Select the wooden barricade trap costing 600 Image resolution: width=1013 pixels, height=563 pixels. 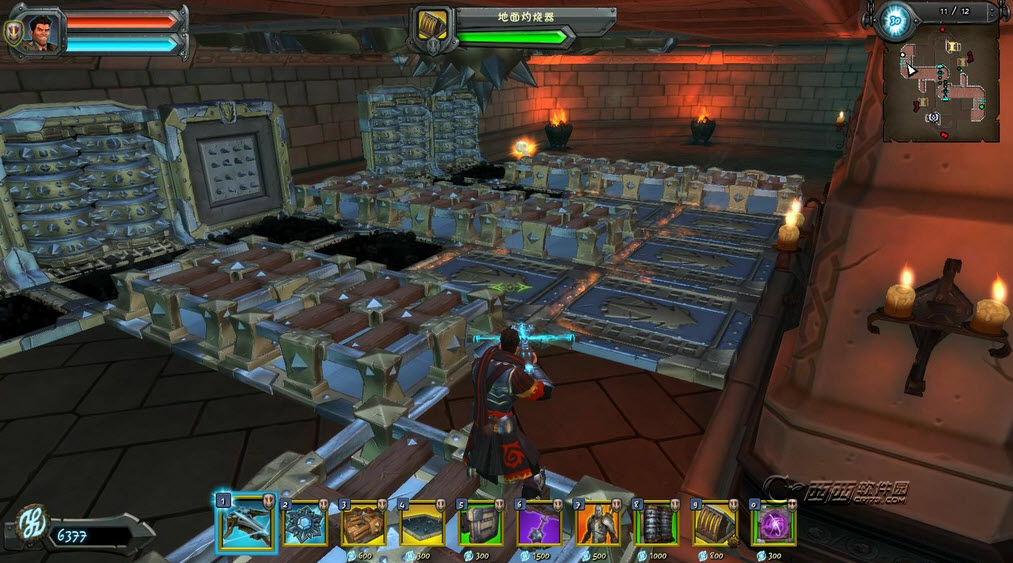tap(360, 524)
